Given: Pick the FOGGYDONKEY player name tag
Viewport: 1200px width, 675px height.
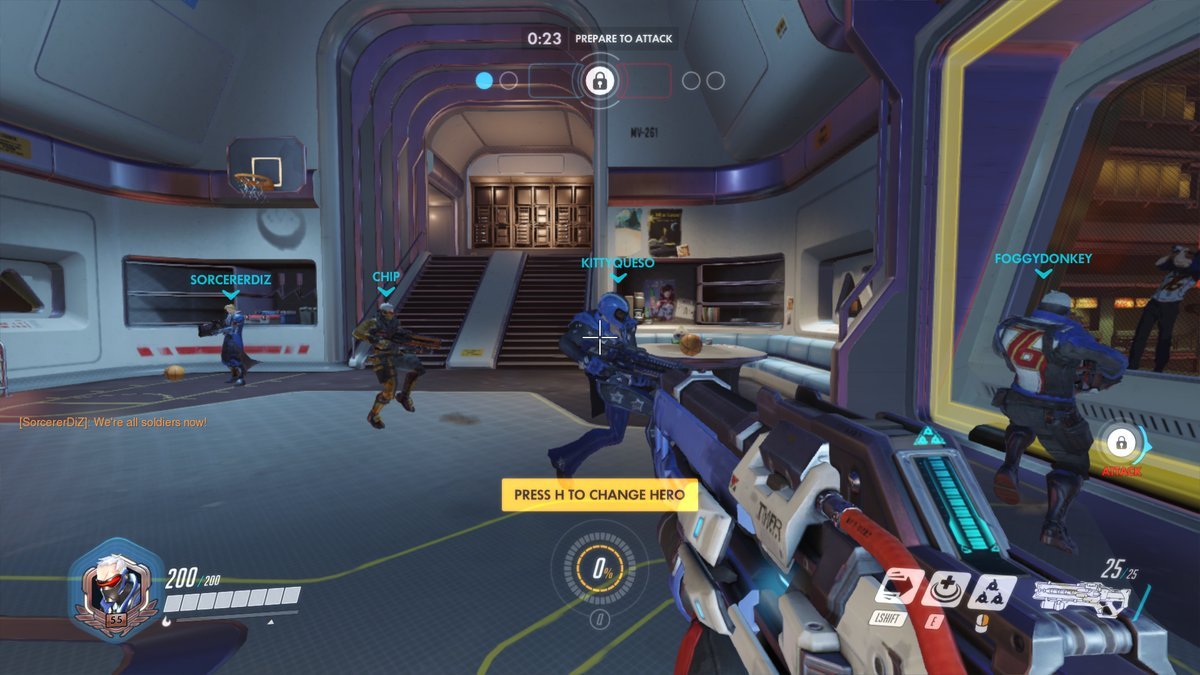Looking at the screenshot, I should point(1043,259).
